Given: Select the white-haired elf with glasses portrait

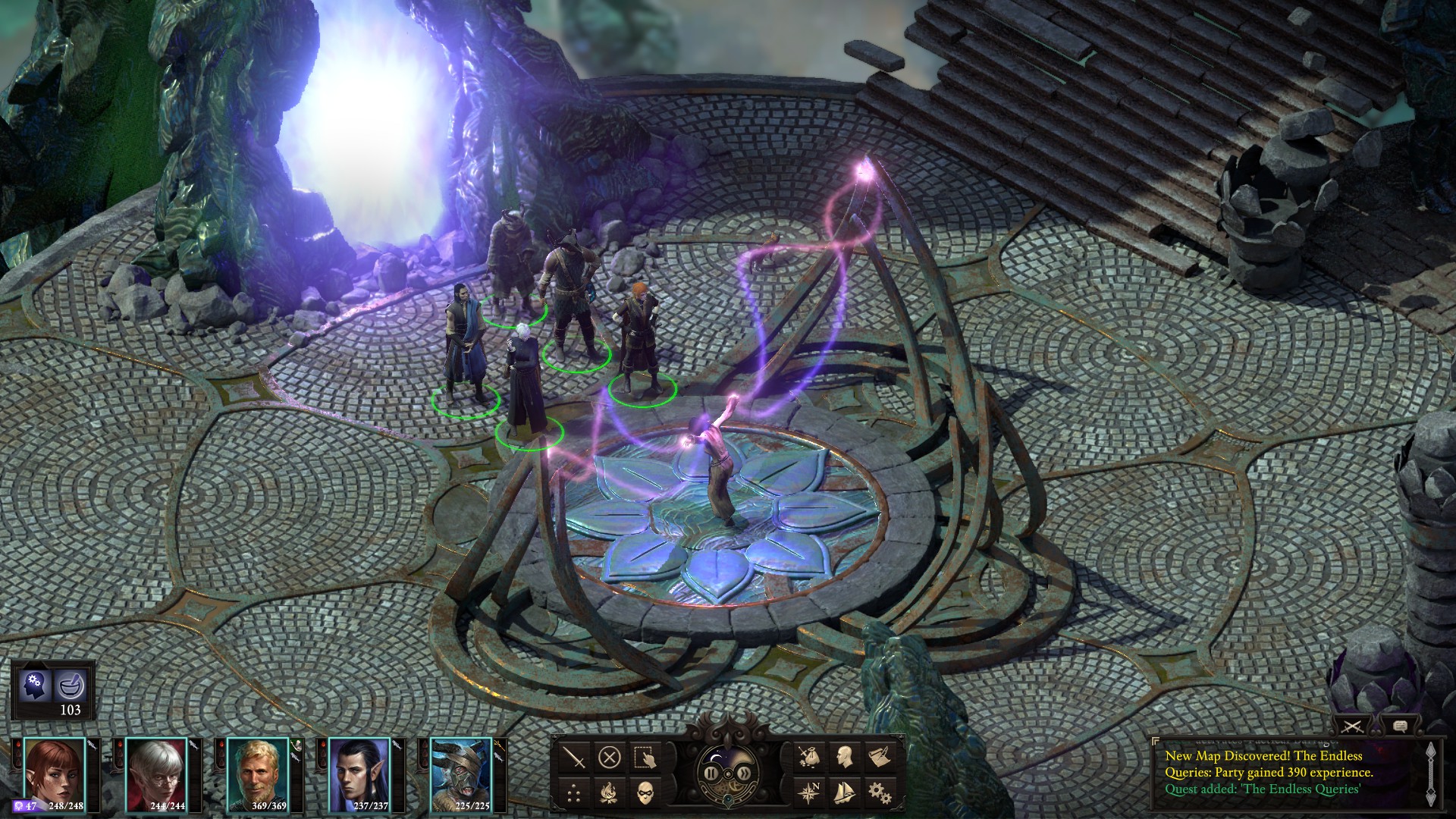Looking at the screenshot, I should click(x=156, y=772).
